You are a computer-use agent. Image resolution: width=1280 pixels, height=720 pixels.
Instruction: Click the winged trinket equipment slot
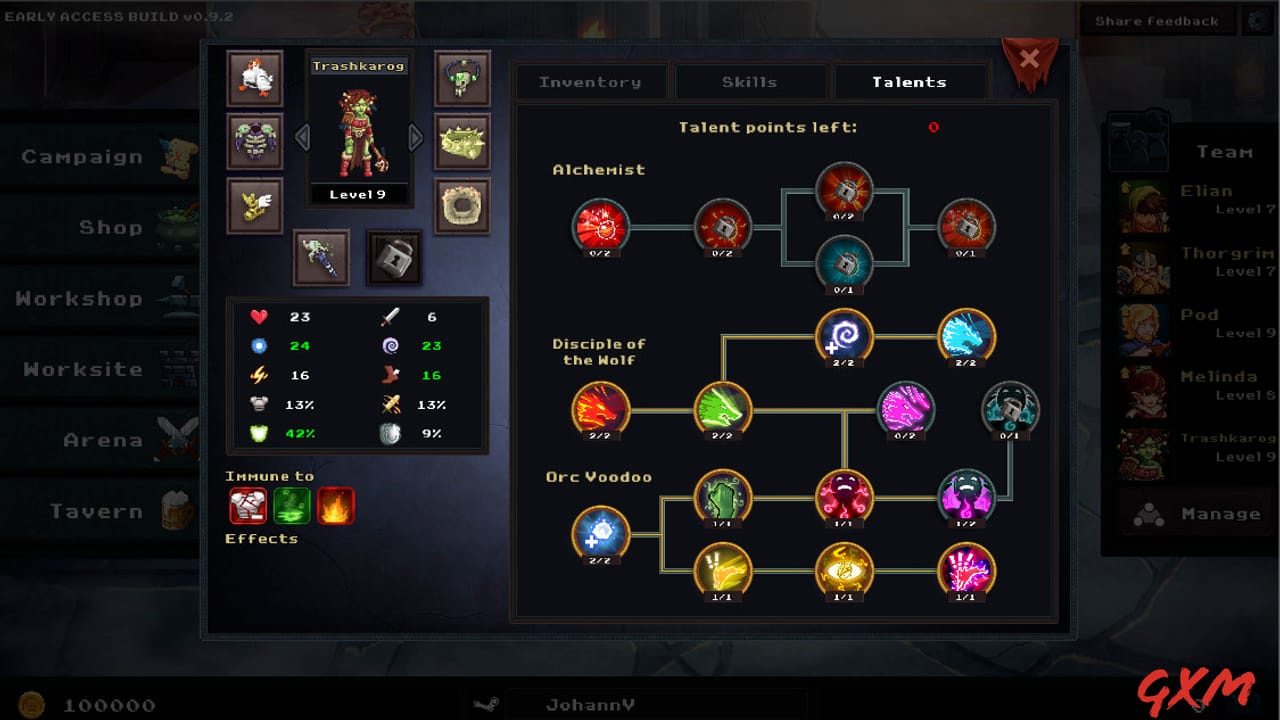255,204
